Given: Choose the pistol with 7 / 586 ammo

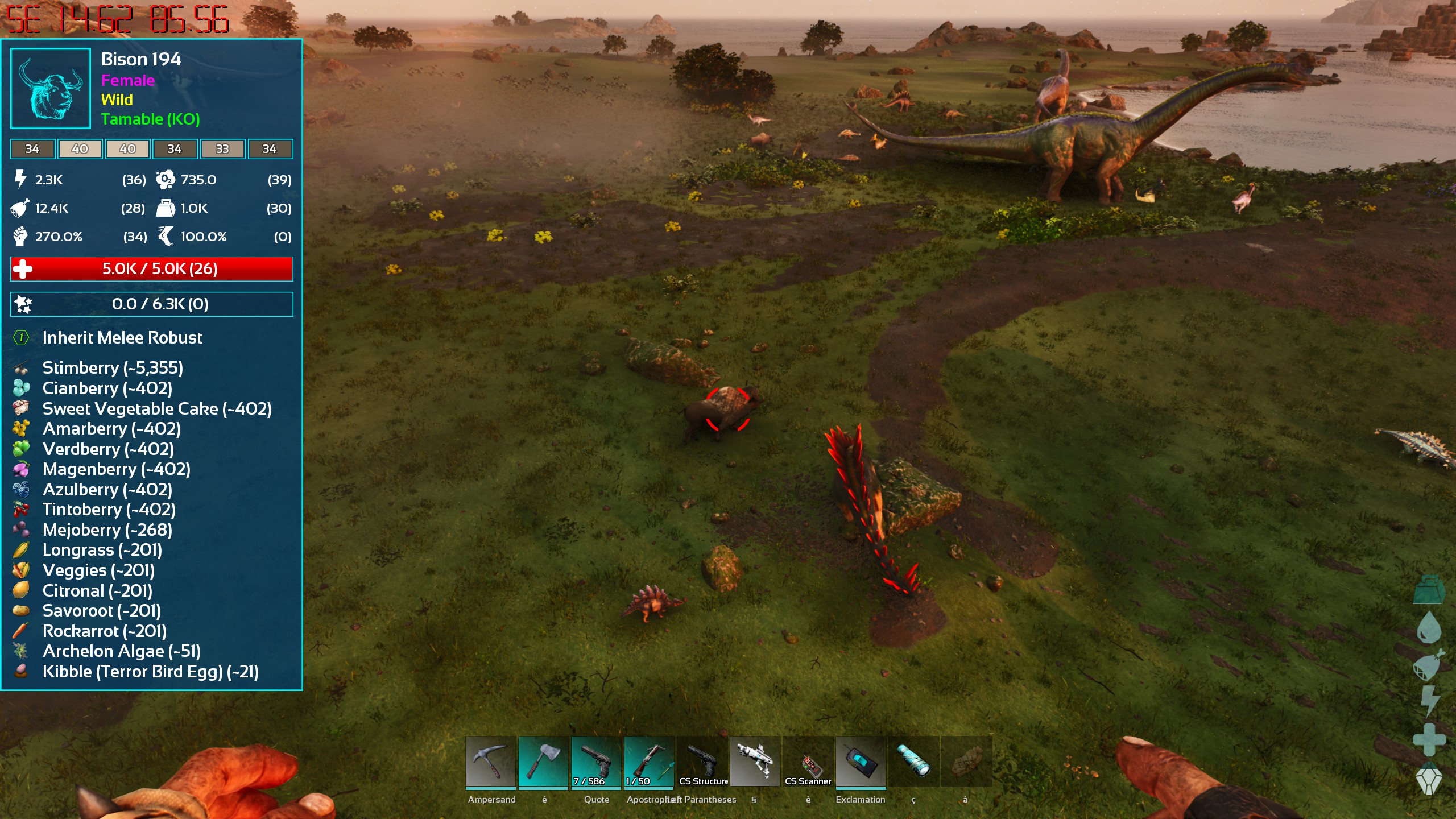Looking at the screenshot, I should (596, 761).
